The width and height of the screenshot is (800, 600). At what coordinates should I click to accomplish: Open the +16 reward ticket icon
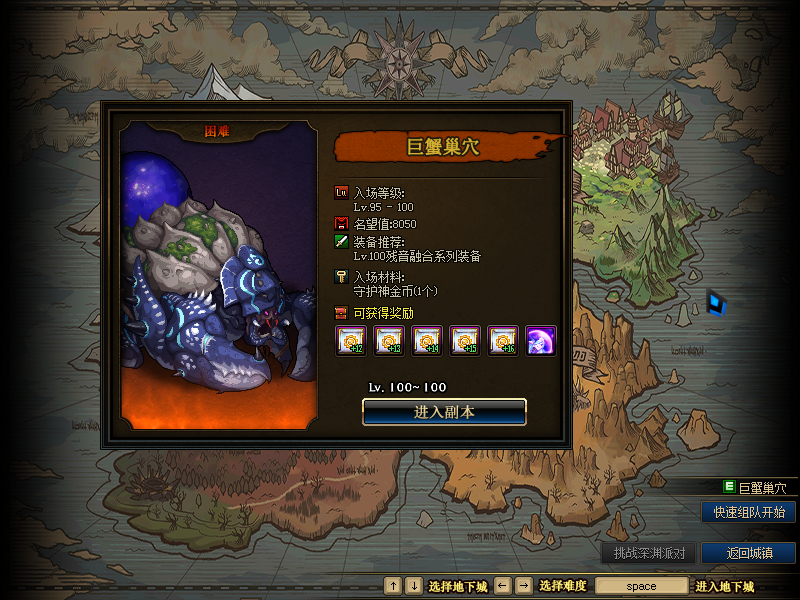pyautogui.click(x=503, y=341)
